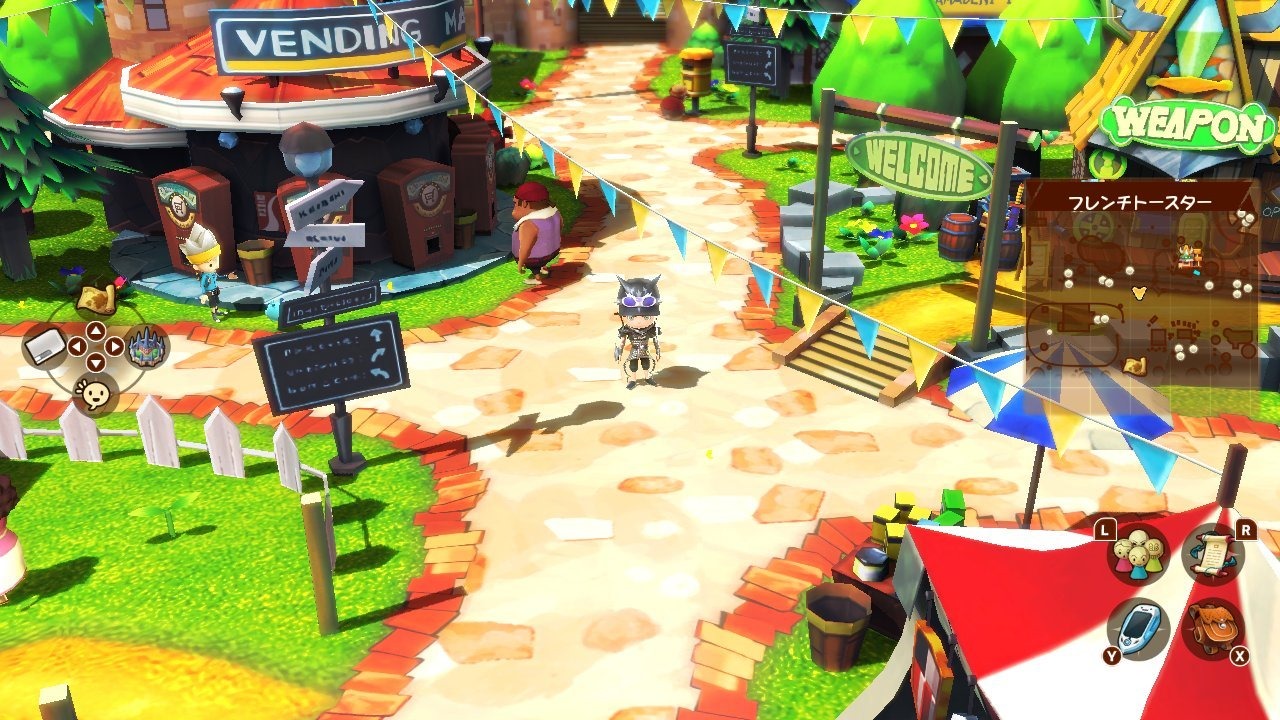
Task: Open the chat emote bubble icon
Action: [x=95, y=393]
